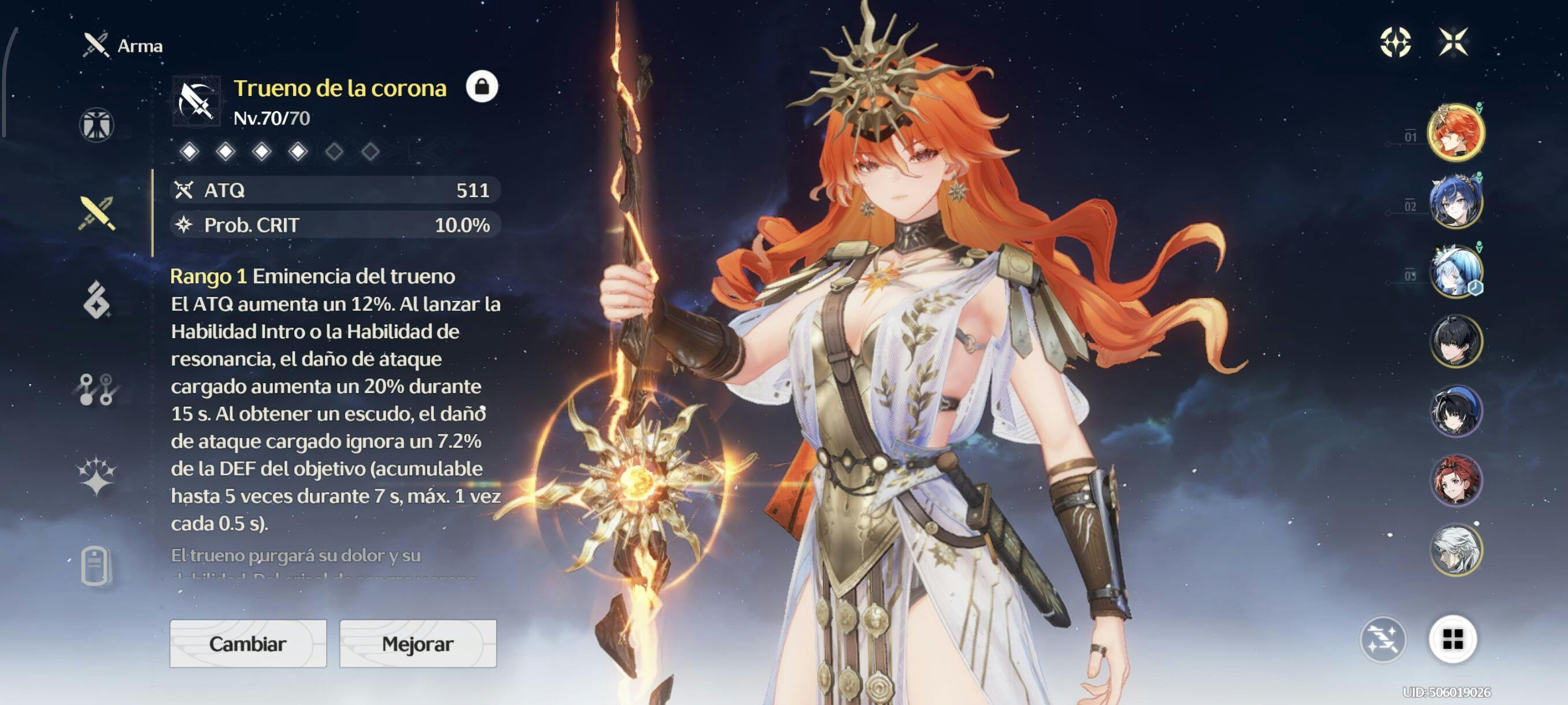Toggle the weapon lock icon
The height and width of the screenshot is (705, 1568).
point(482,87)
